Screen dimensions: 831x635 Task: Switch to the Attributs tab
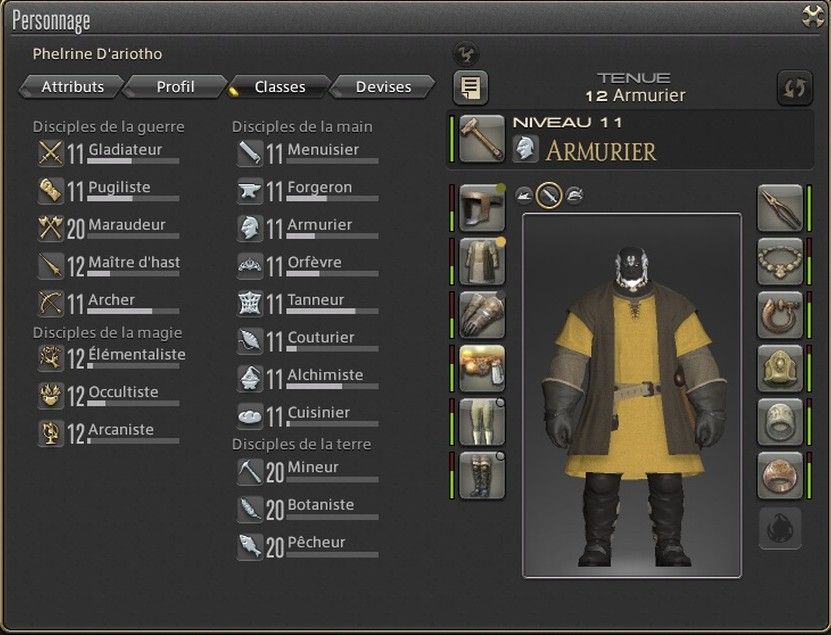pyautogui.click(x=72, y=87)
